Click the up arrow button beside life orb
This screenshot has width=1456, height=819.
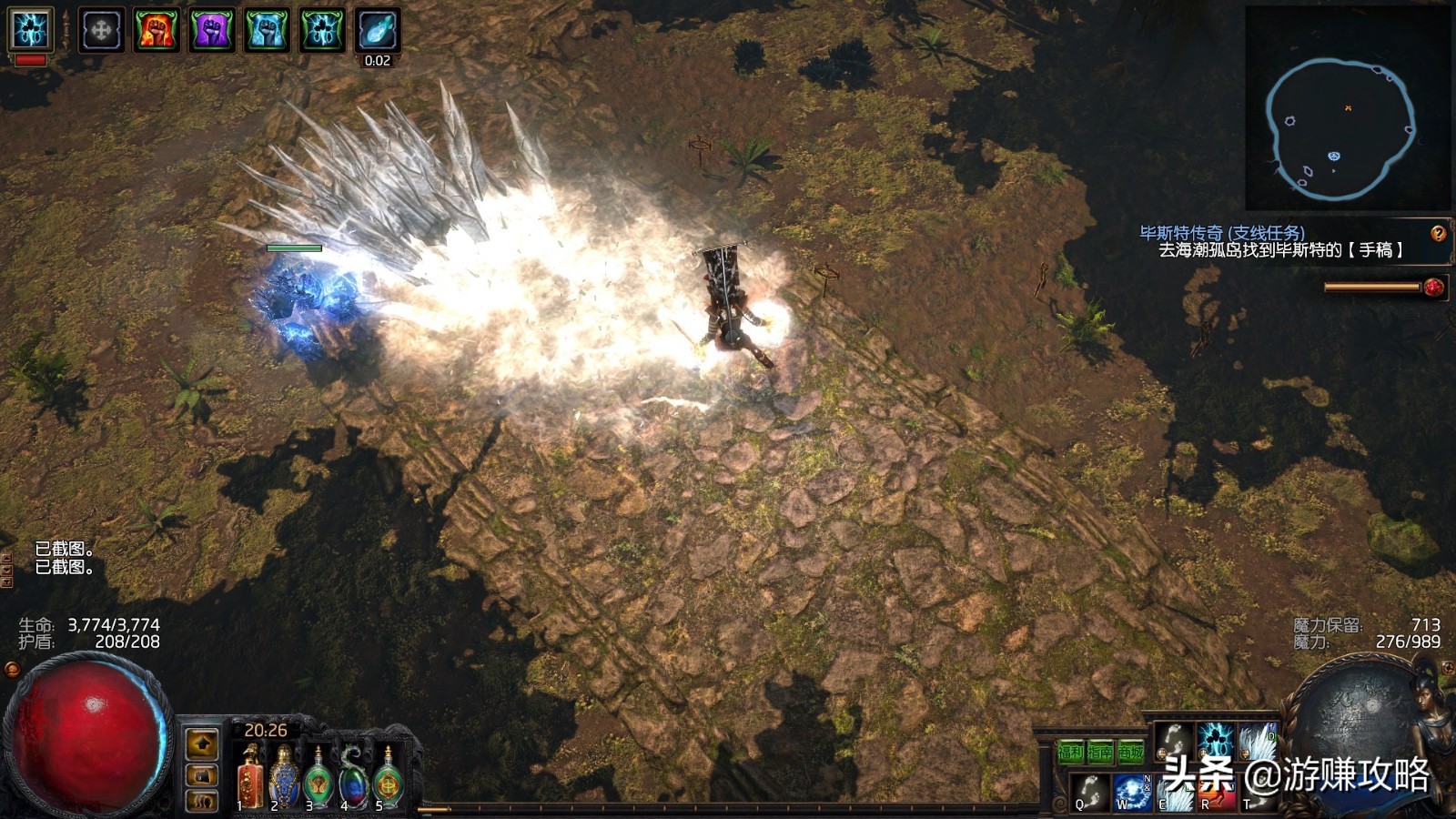pos(201,743)
